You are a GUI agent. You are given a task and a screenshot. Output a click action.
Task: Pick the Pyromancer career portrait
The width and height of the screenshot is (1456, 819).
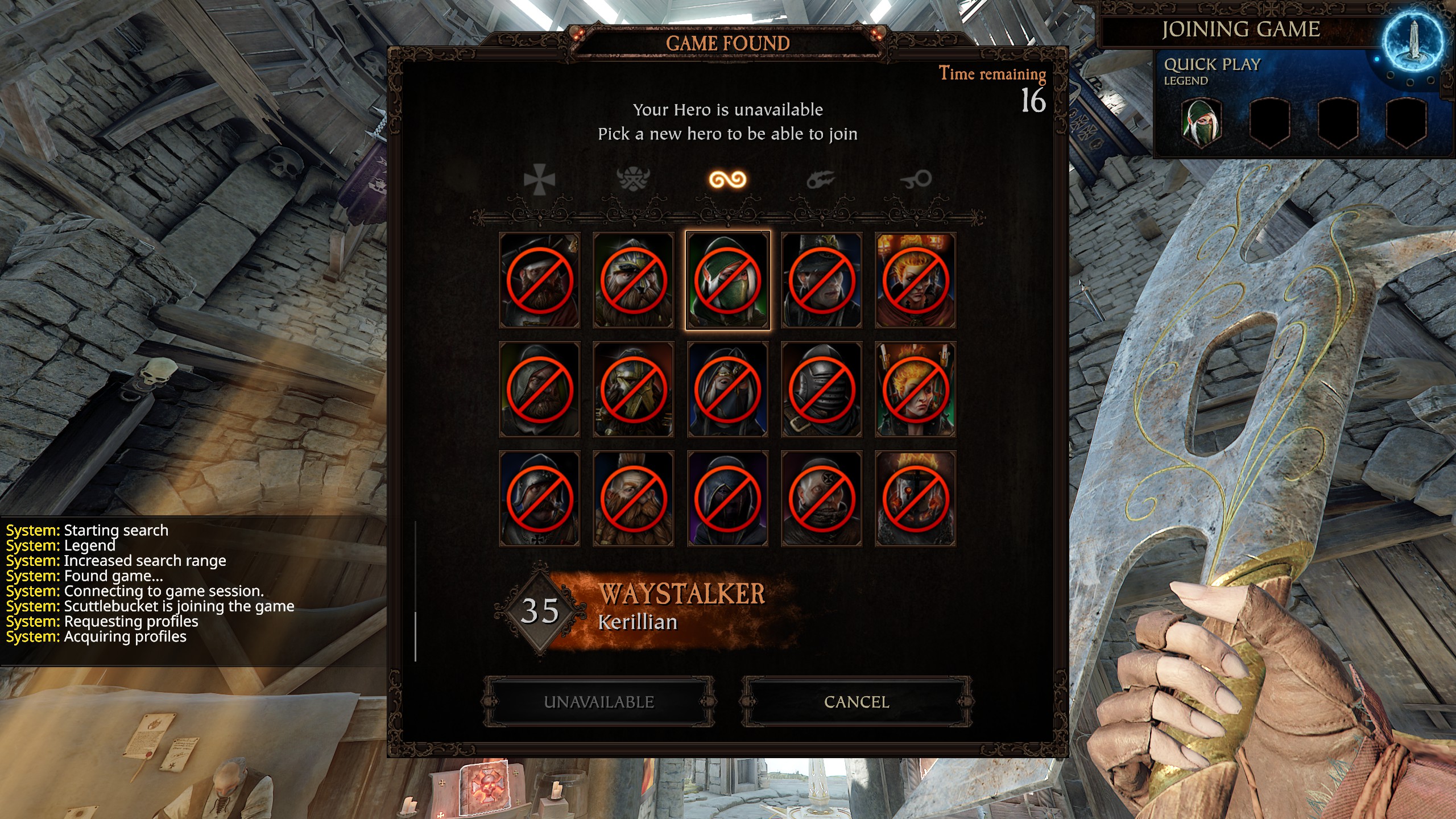tap(915, 390)
